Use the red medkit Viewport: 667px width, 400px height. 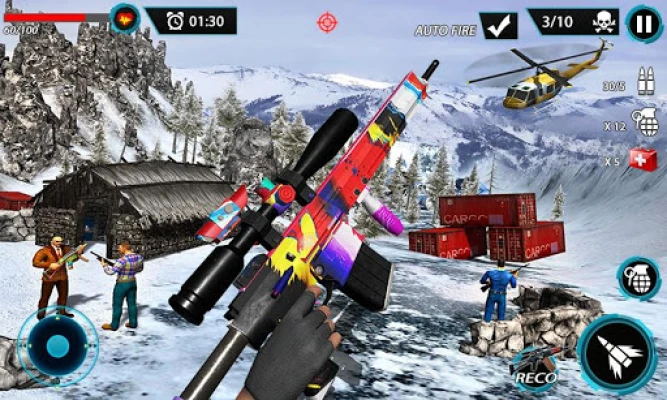pos(642,160)
